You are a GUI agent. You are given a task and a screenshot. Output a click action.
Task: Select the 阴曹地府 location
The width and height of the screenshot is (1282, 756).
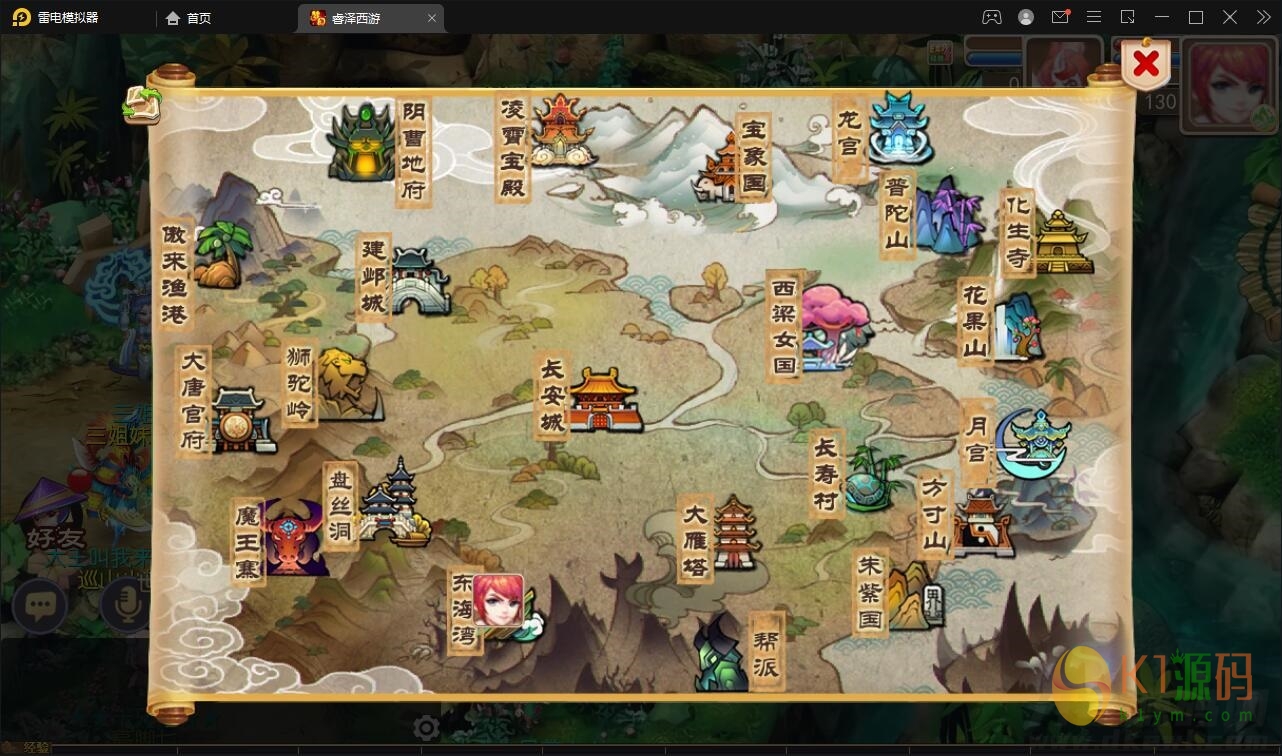(x=363, y=146)
